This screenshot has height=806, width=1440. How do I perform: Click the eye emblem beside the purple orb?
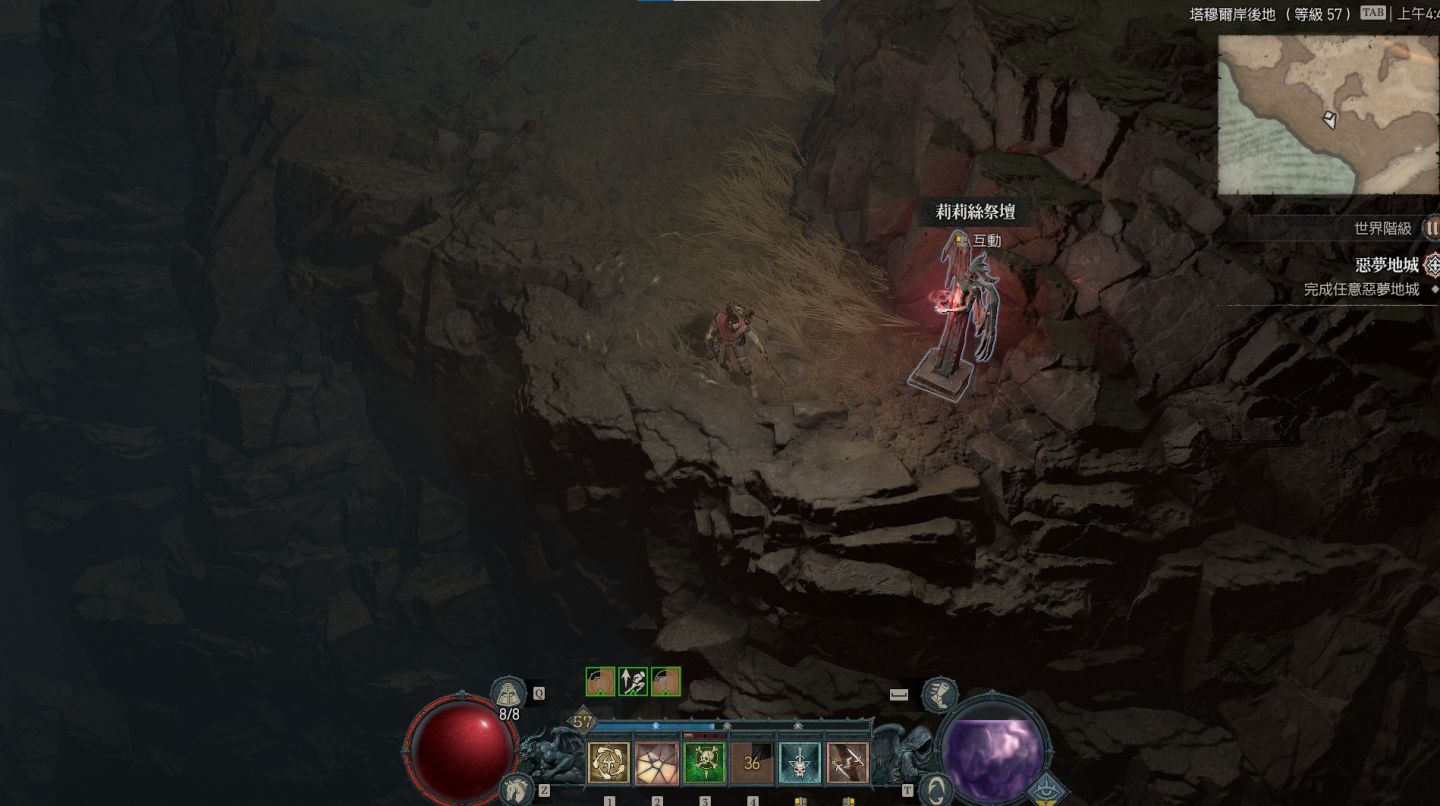click(x=1048, y=790)
